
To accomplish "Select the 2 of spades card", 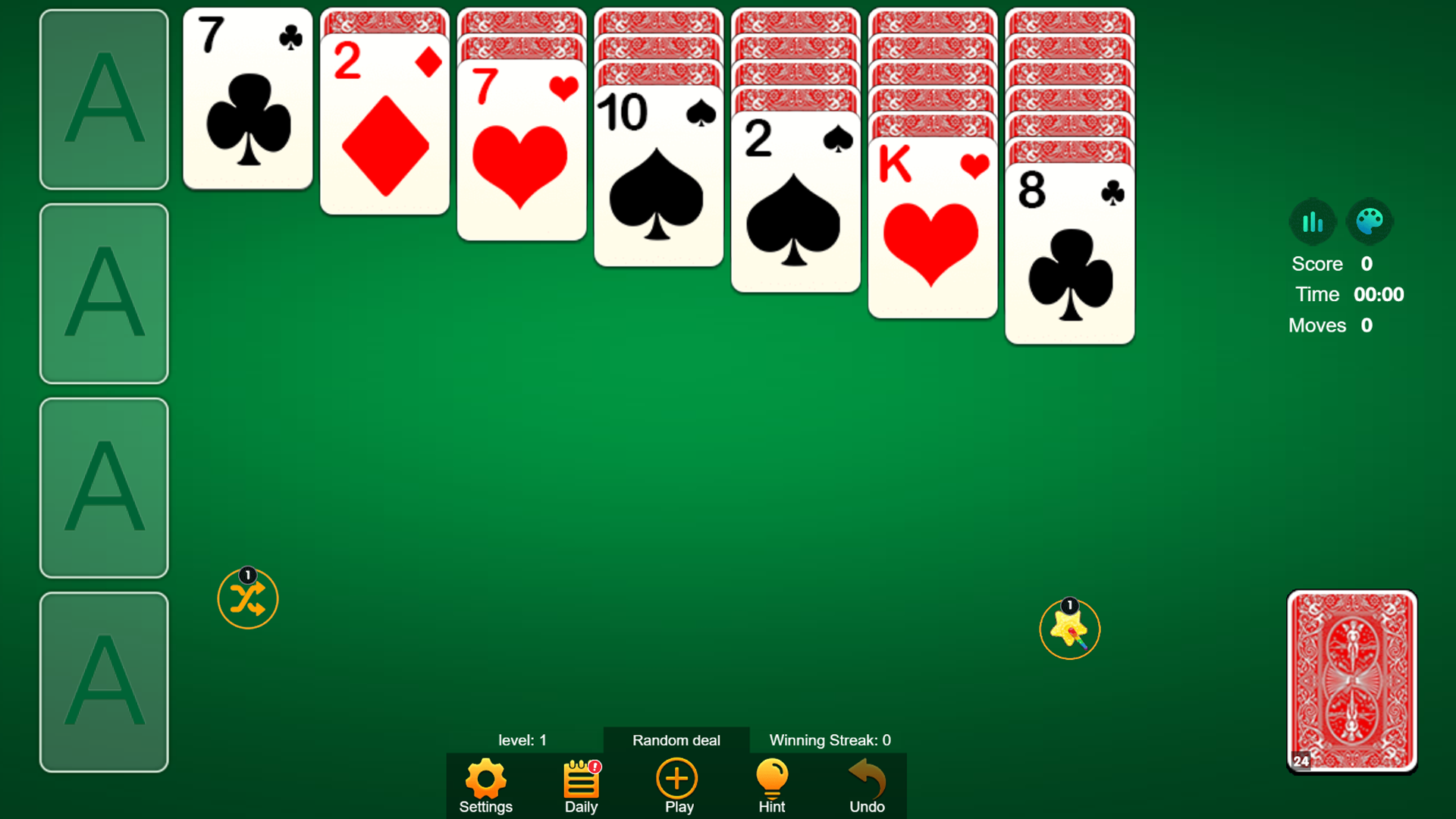I will click(795, 205).
